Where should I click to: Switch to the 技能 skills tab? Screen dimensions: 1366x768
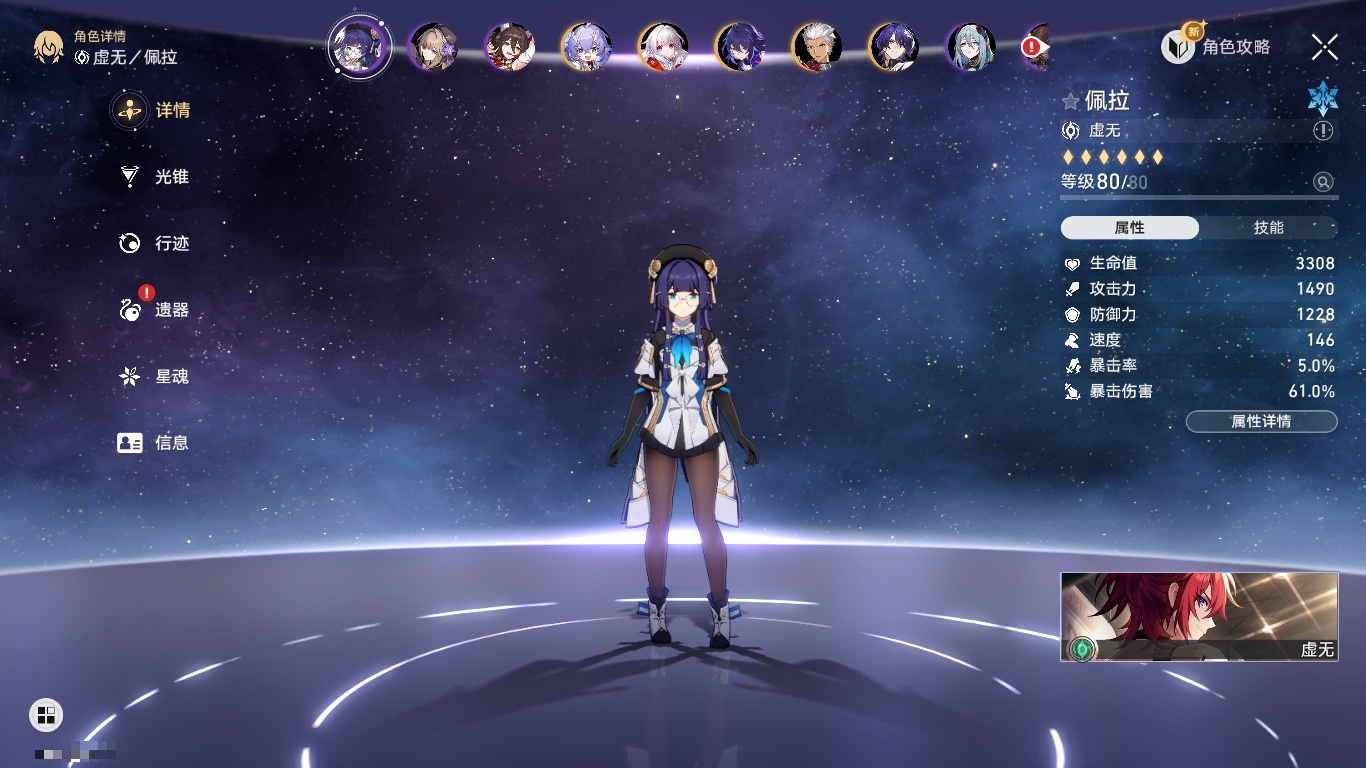tap(1268, 228)
